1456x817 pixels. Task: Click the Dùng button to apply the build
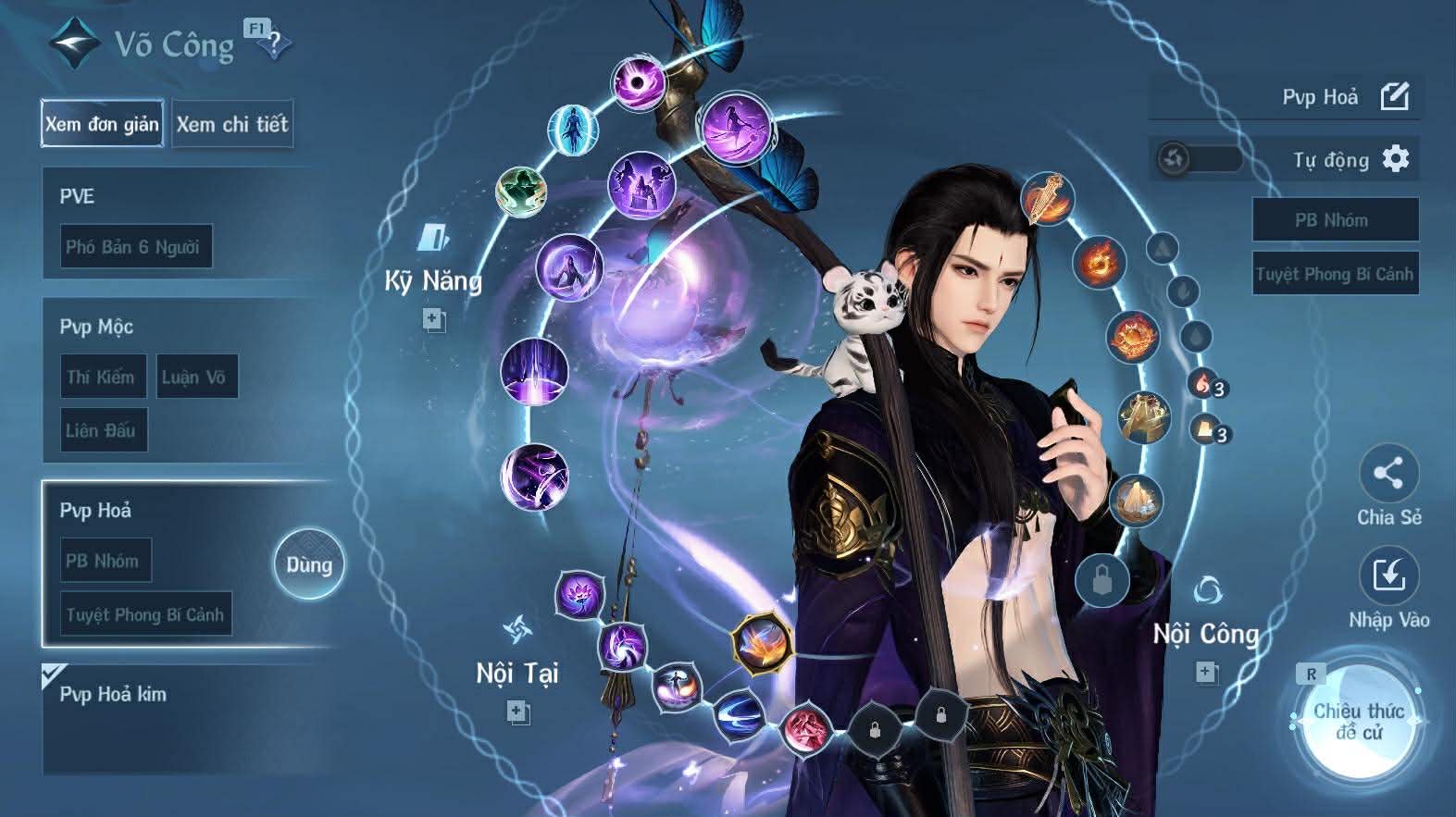(x=308, y=564)
